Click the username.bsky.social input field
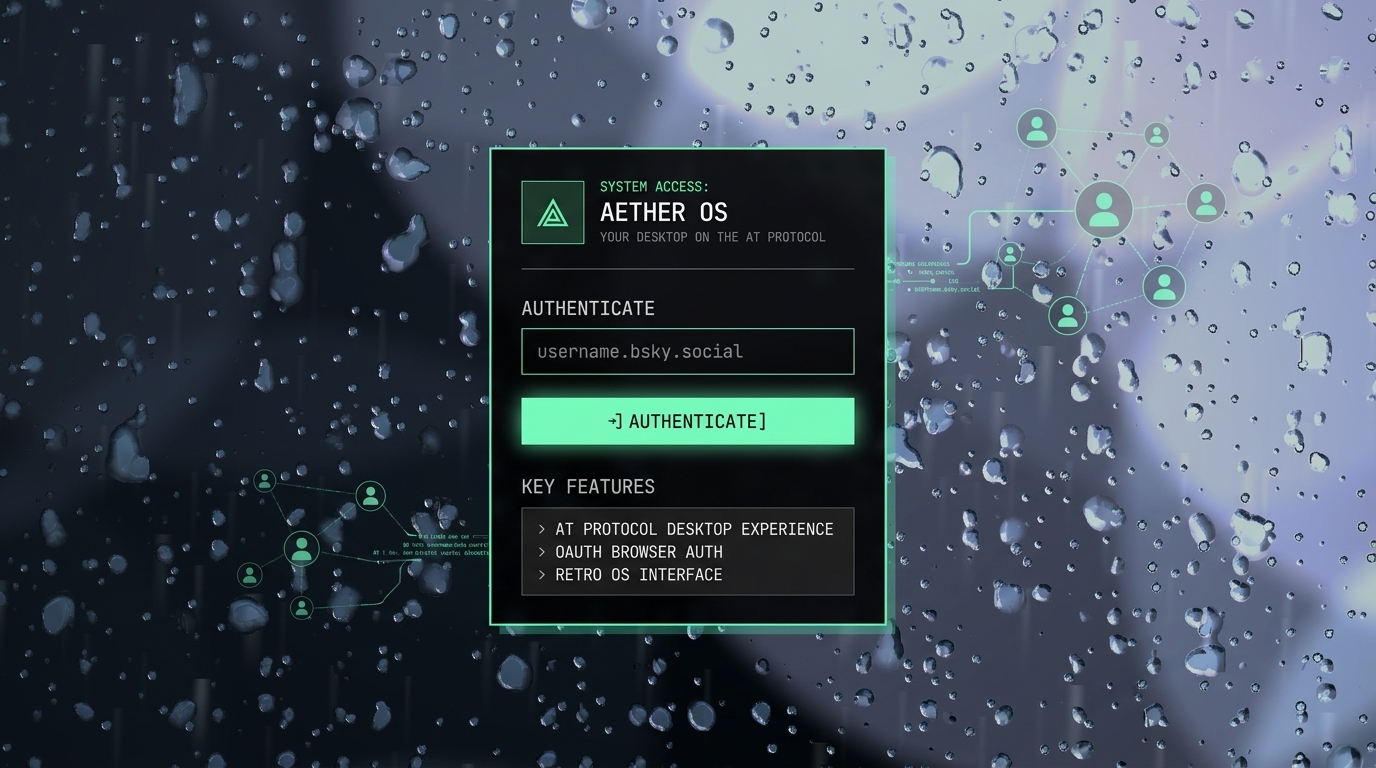Screen dimensions: 1376x768 (x=687, y=351)
